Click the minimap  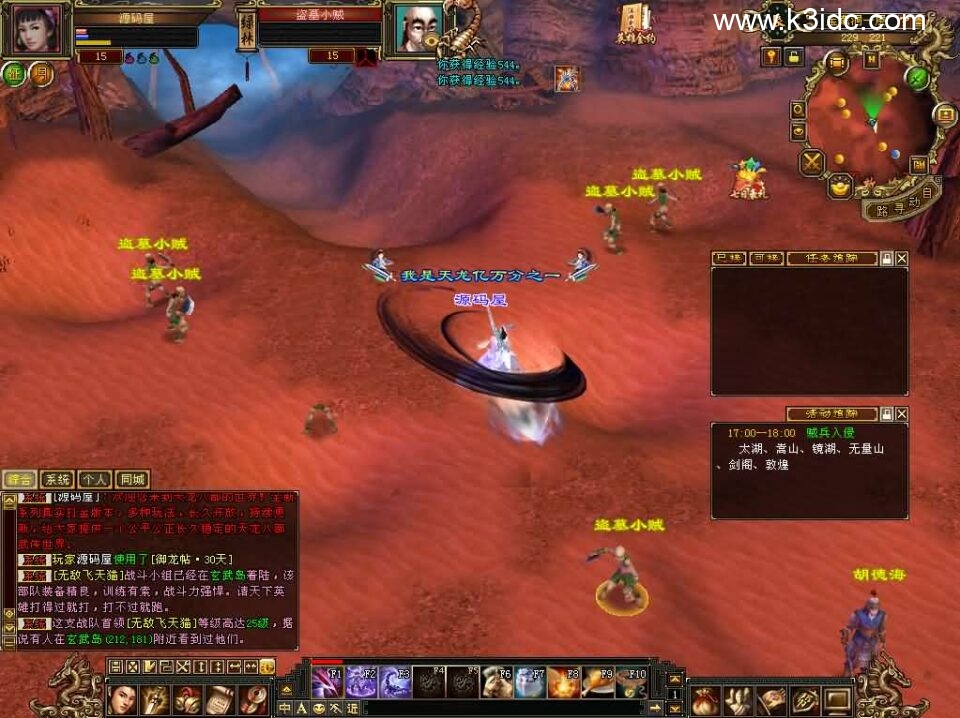pyautogui.click(x=868, y=118)
